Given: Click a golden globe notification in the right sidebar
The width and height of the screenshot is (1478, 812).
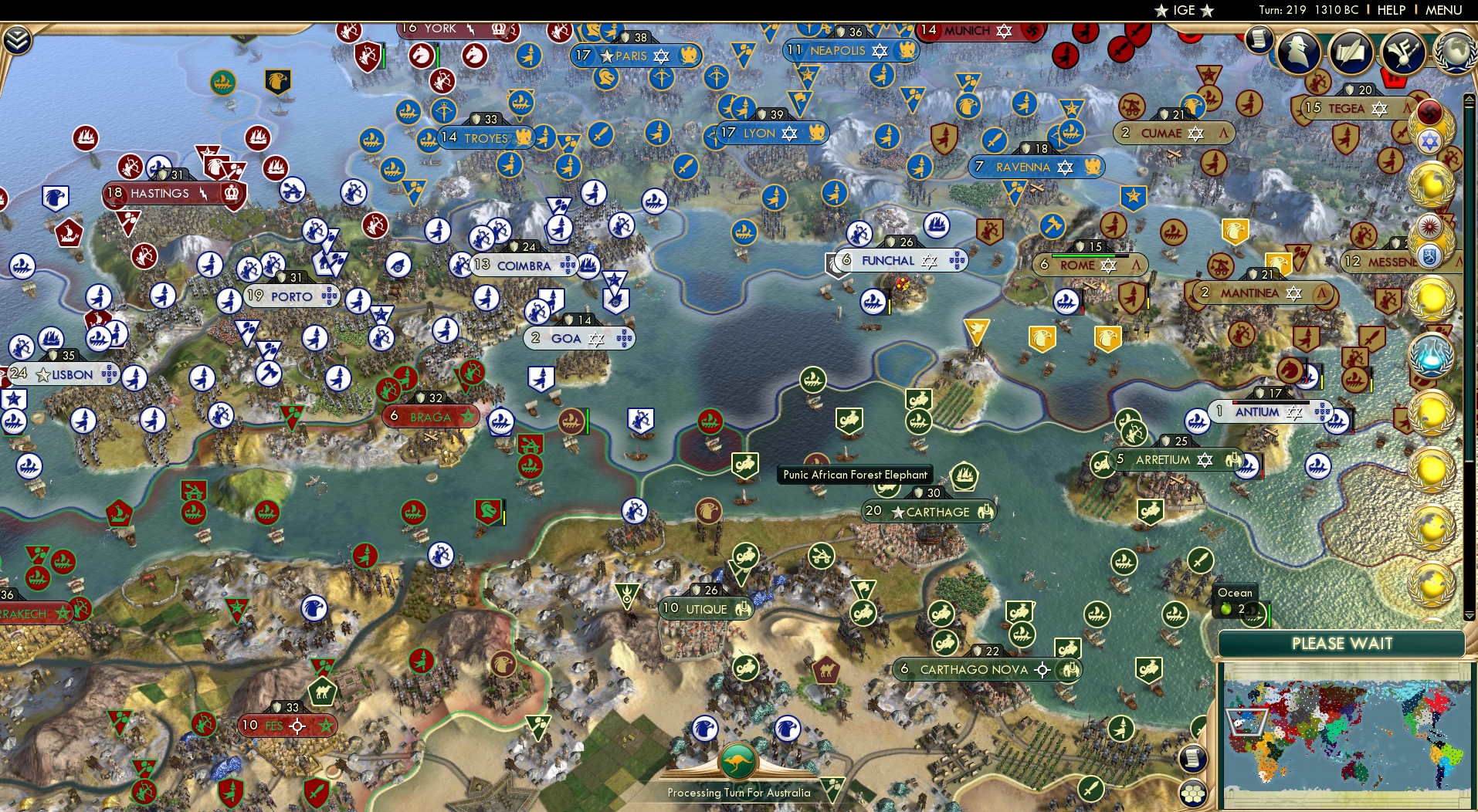Looking at the screenshot, I should click(1431, 181).
